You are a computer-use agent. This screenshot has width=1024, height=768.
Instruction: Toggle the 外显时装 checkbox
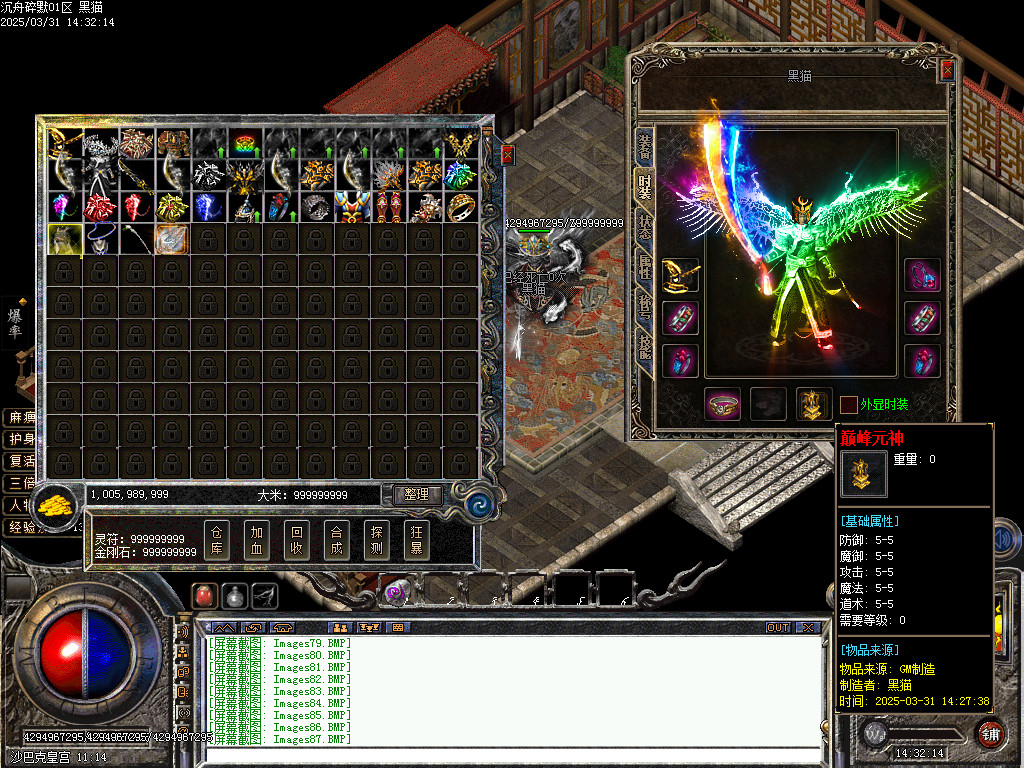click(x=848, y=405)
